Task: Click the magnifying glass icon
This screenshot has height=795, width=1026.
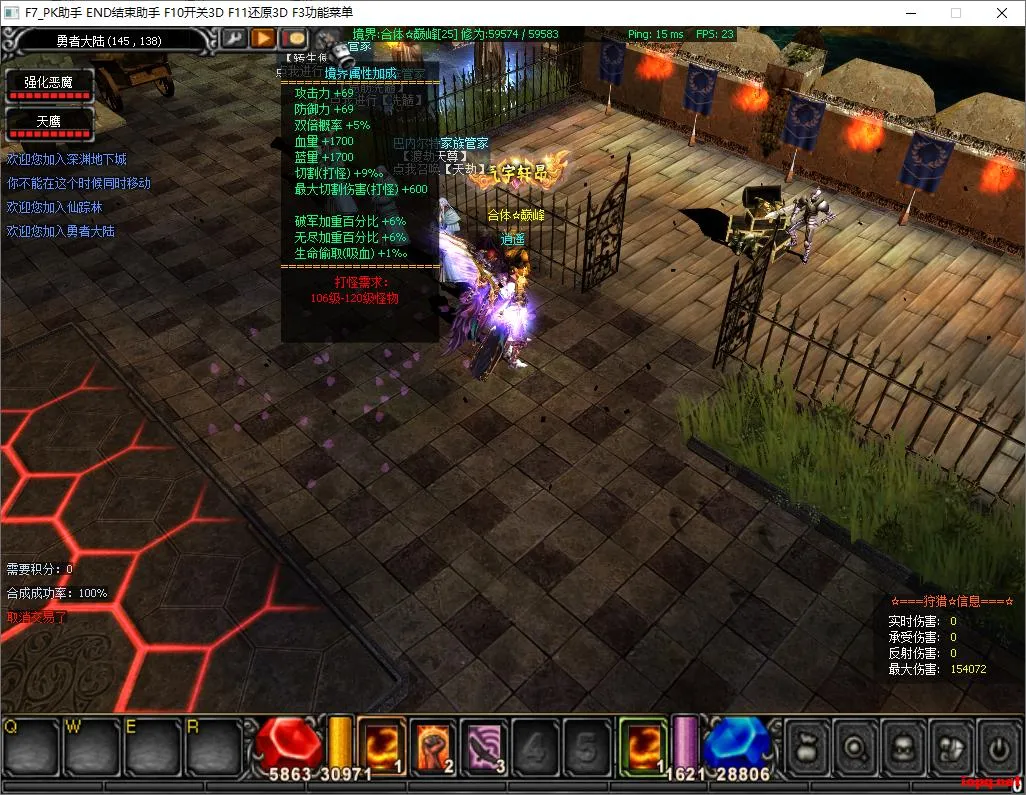Action: 854,747
